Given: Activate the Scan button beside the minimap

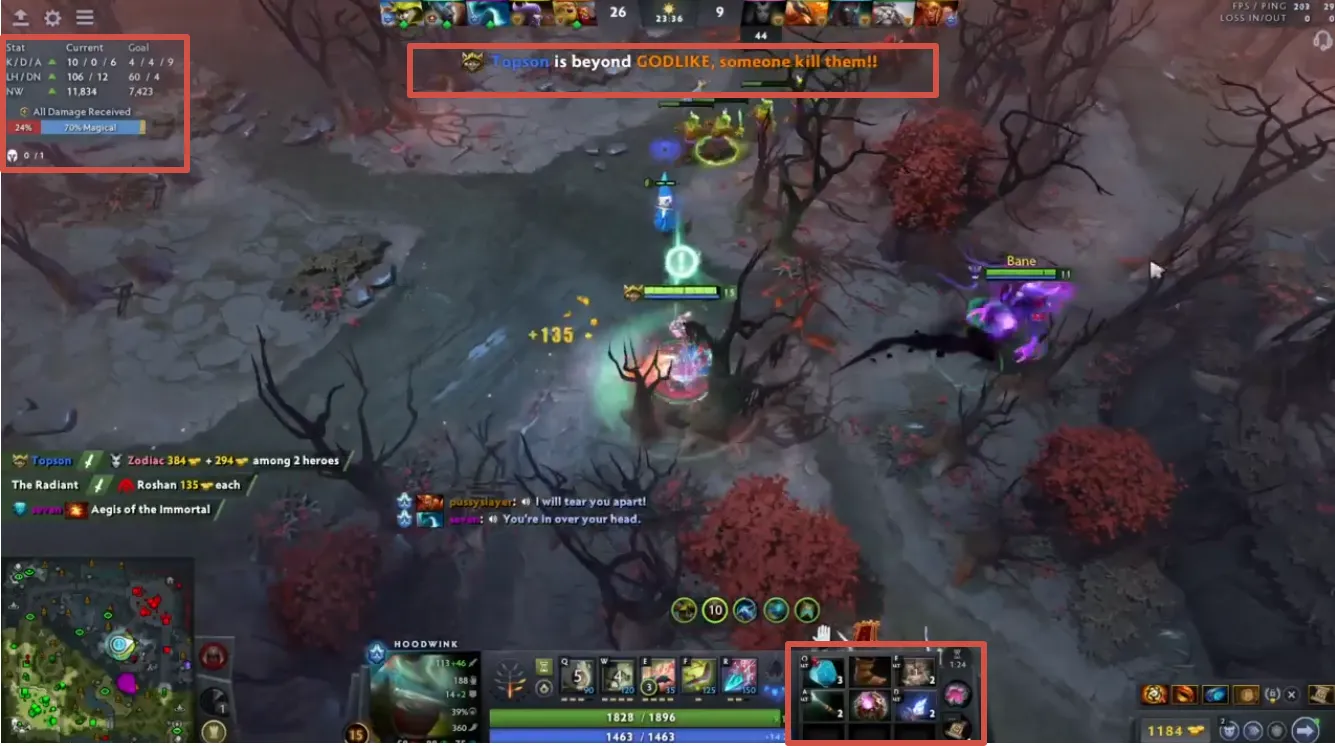Looking at the screenshot, I should click(x=214, y=700).
